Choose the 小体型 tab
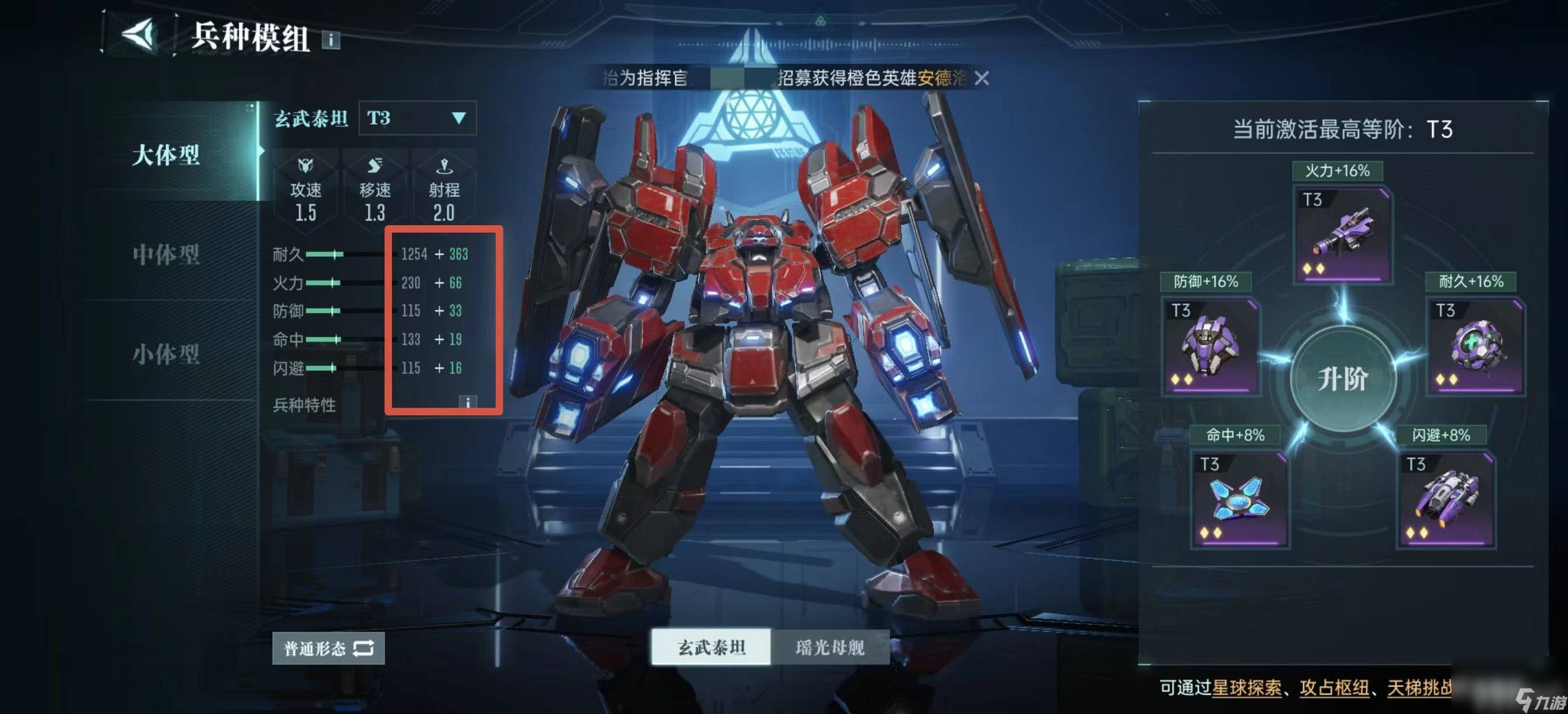 click(166, 353)
